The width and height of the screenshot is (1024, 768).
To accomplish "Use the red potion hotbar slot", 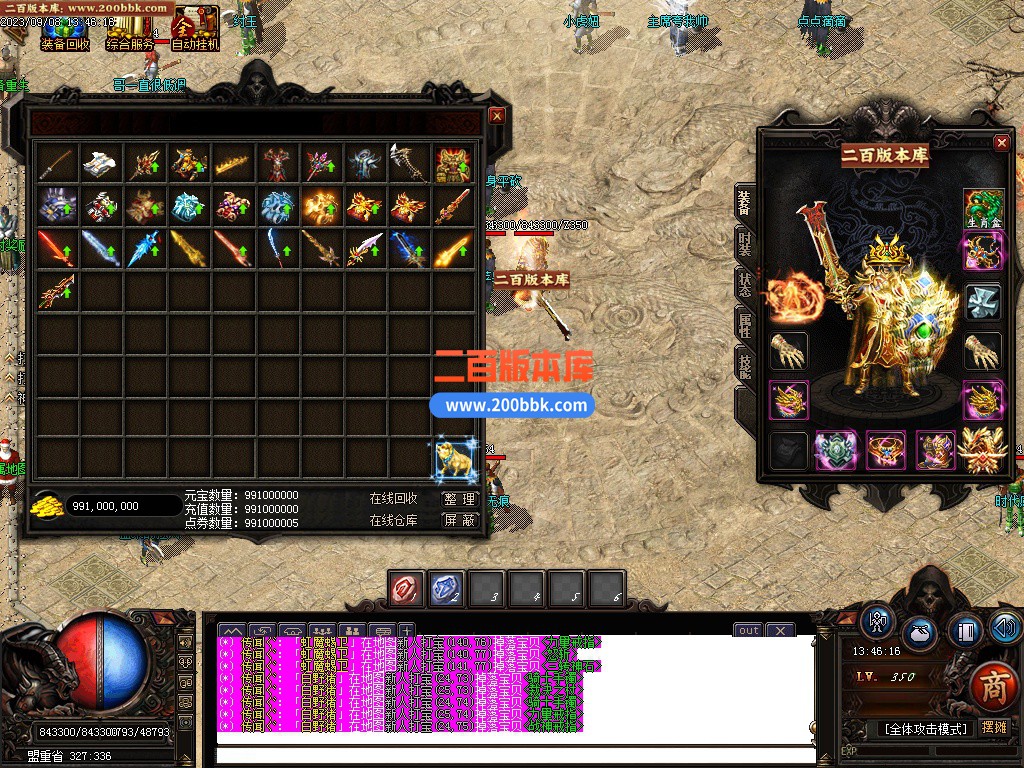I will tap(407, 589).
